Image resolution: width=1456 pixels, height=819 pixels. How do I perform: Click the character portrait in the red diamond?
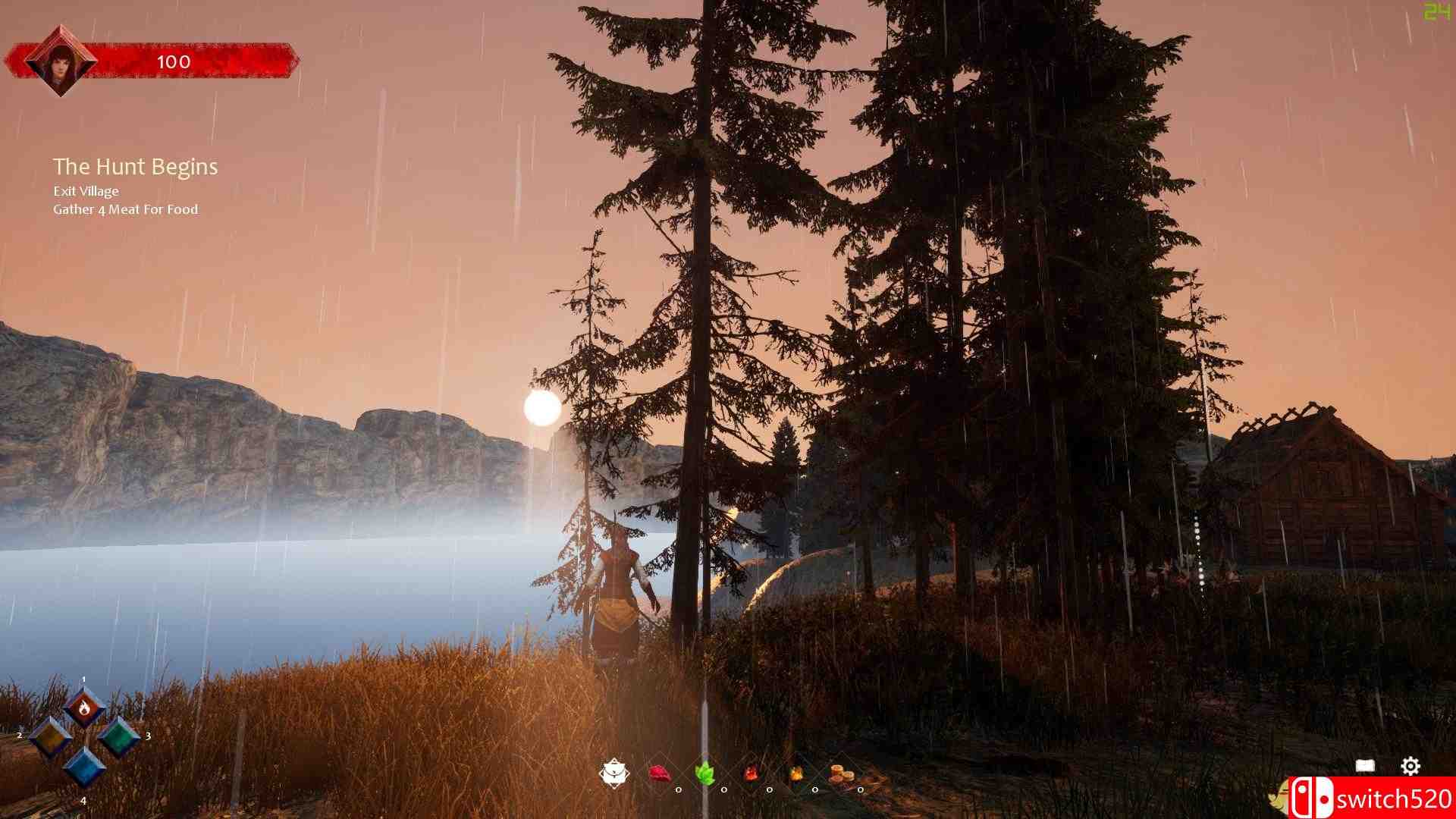tap(59, 61)
